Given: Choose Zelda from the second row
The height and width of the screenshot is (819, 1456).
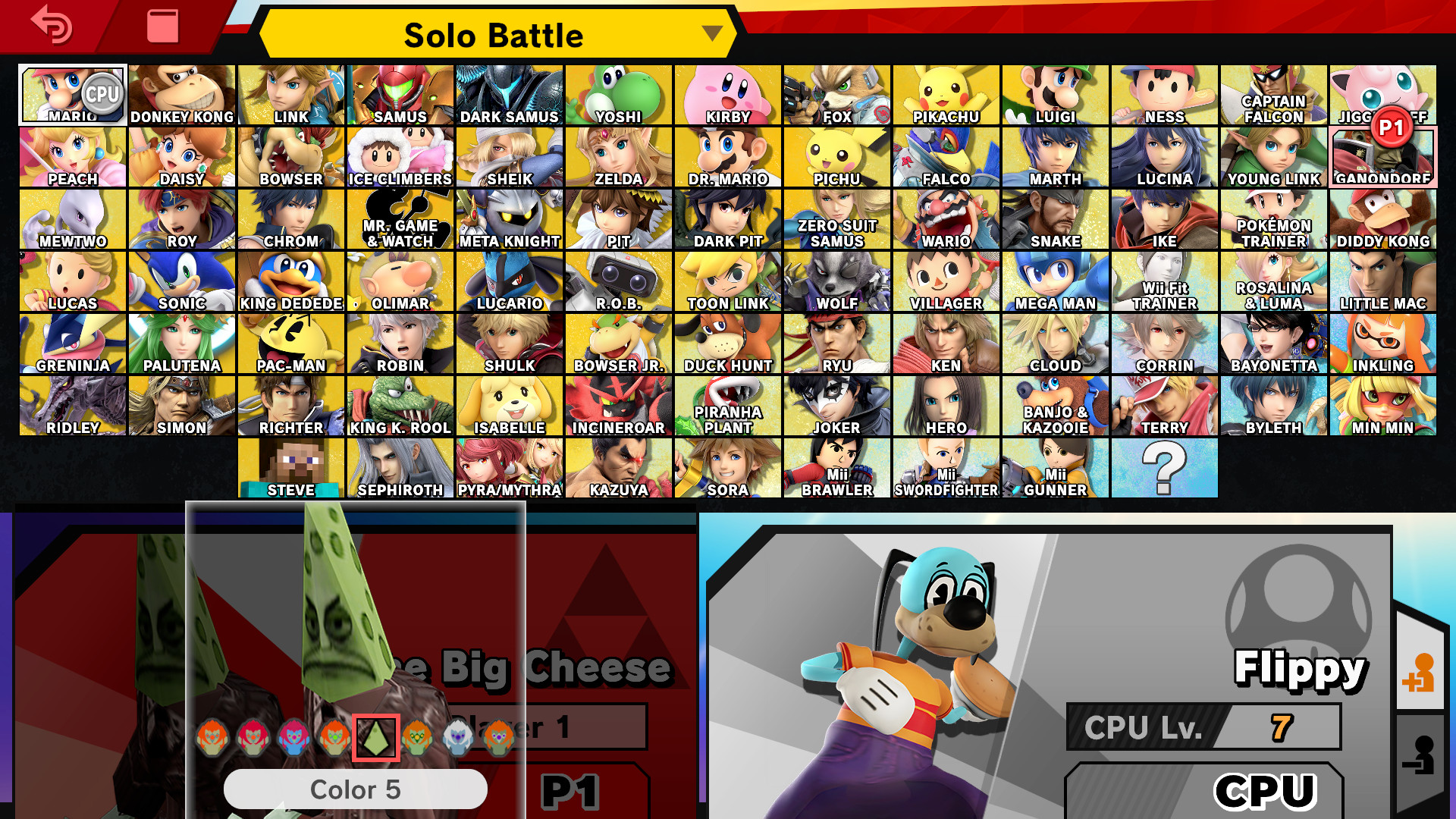Looking at the screenshot, I should point(617,156).
